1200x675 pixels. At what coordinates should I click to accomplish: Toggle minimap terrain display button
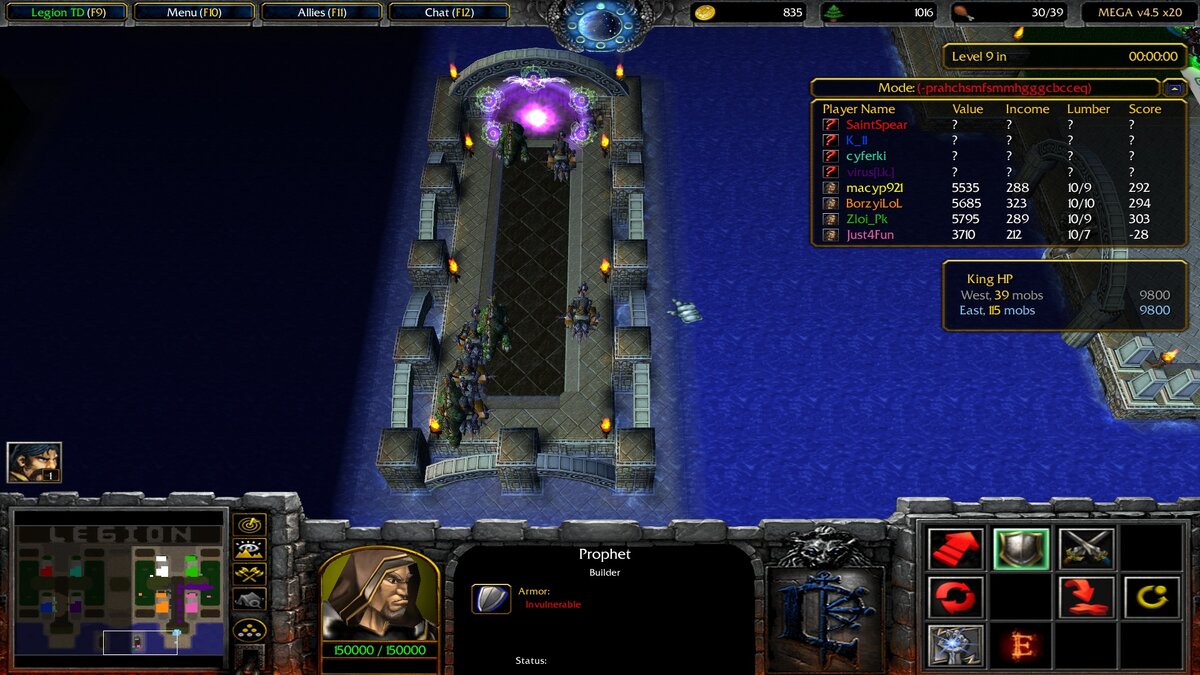pos(249,549)
